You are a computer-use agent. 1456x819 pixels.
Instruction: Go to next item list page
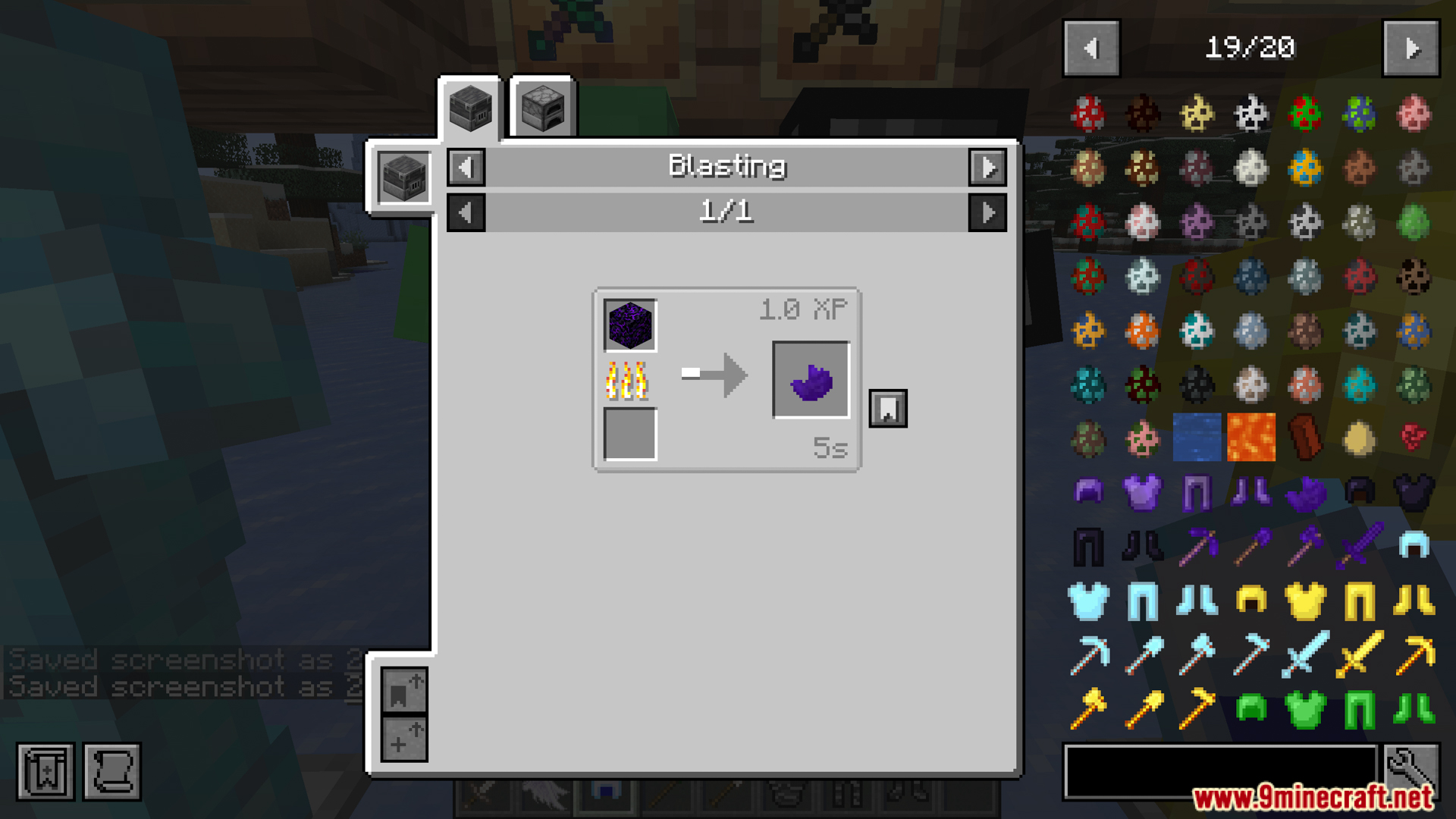1410,49
